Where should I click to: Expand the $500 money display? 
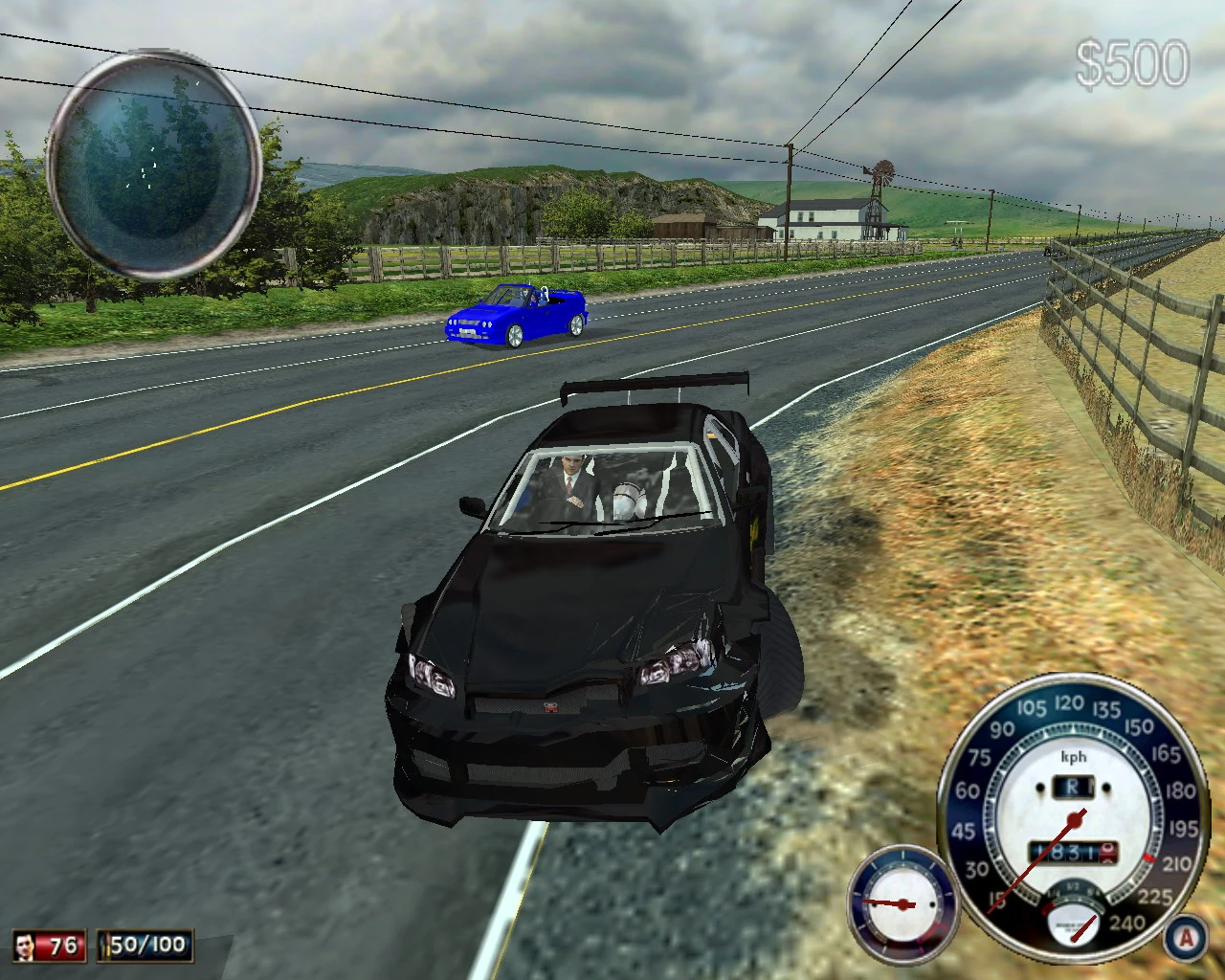(1132, 60)
